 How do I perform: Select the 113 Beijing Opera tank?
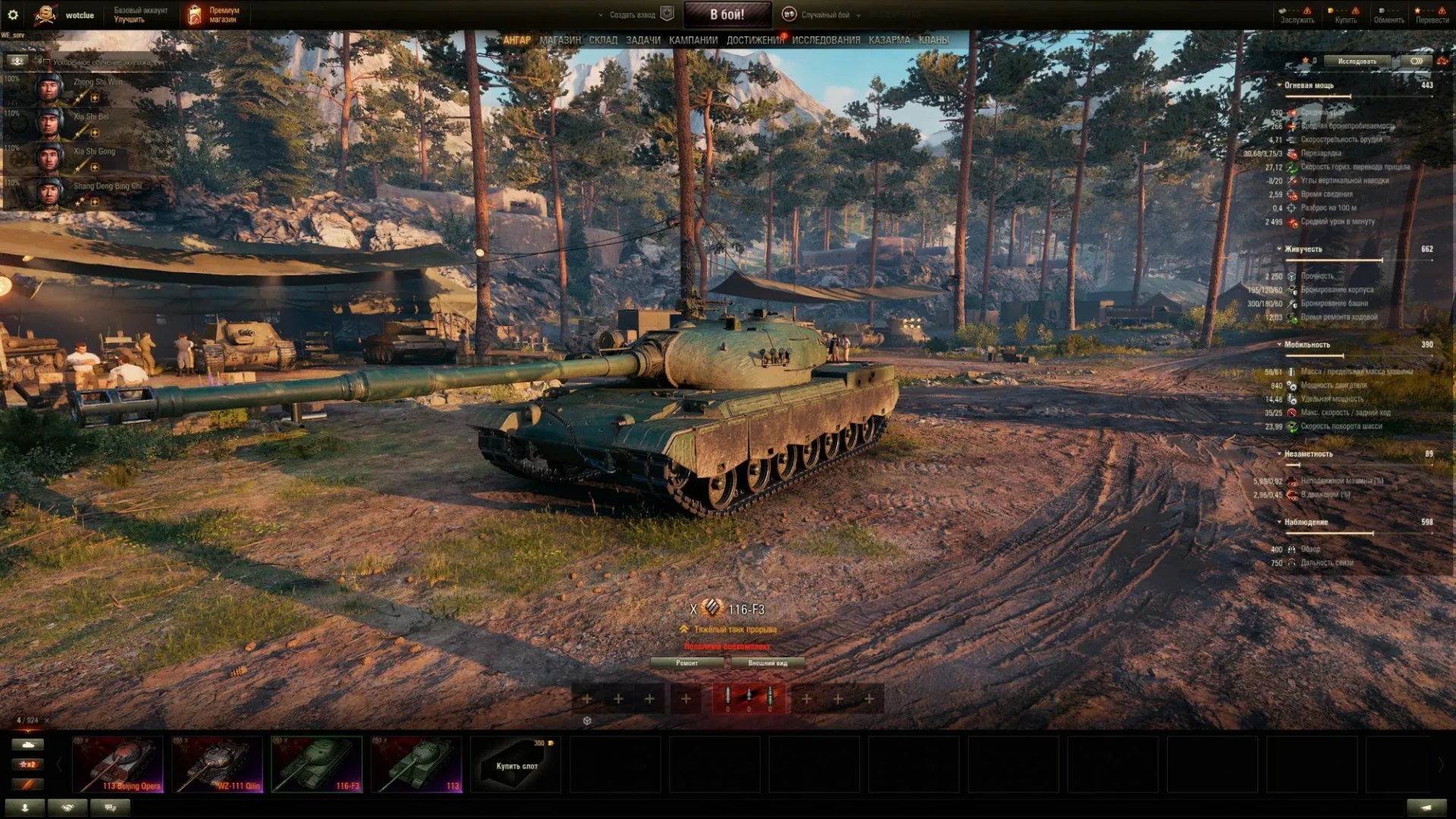tap(118, 764)
